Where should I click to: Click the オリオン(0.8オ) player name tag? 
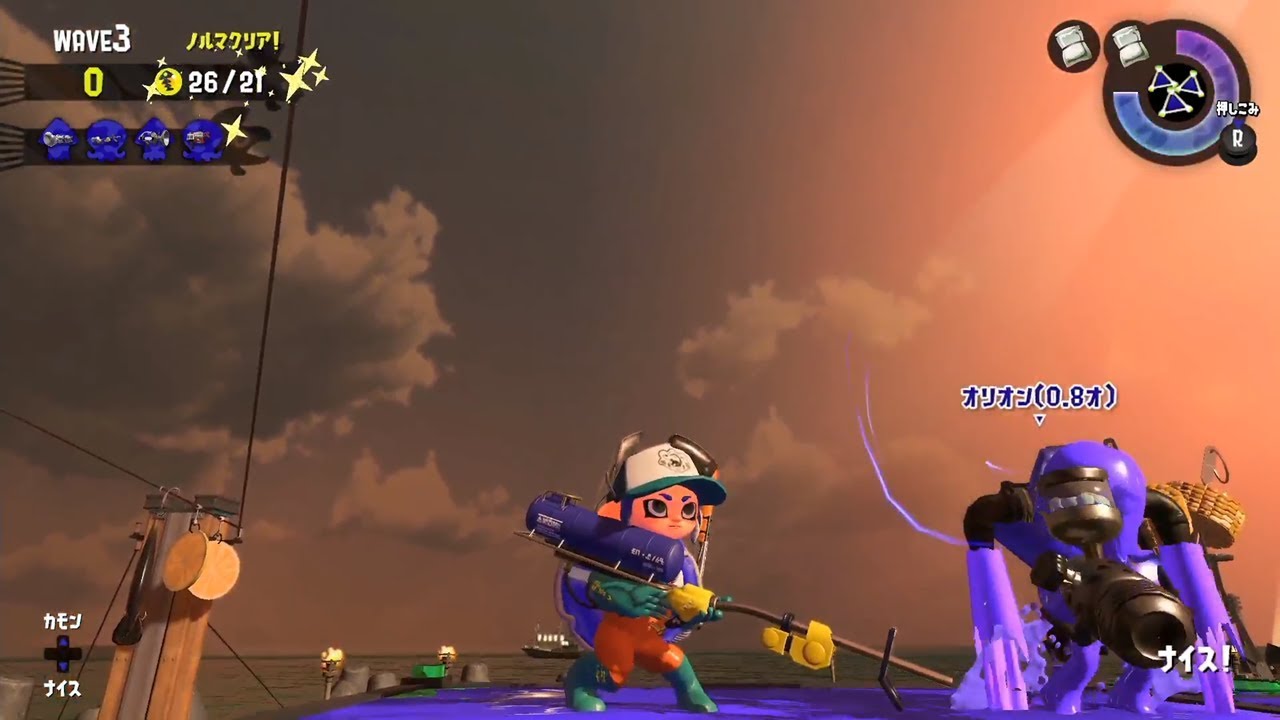coord(1036,396)
